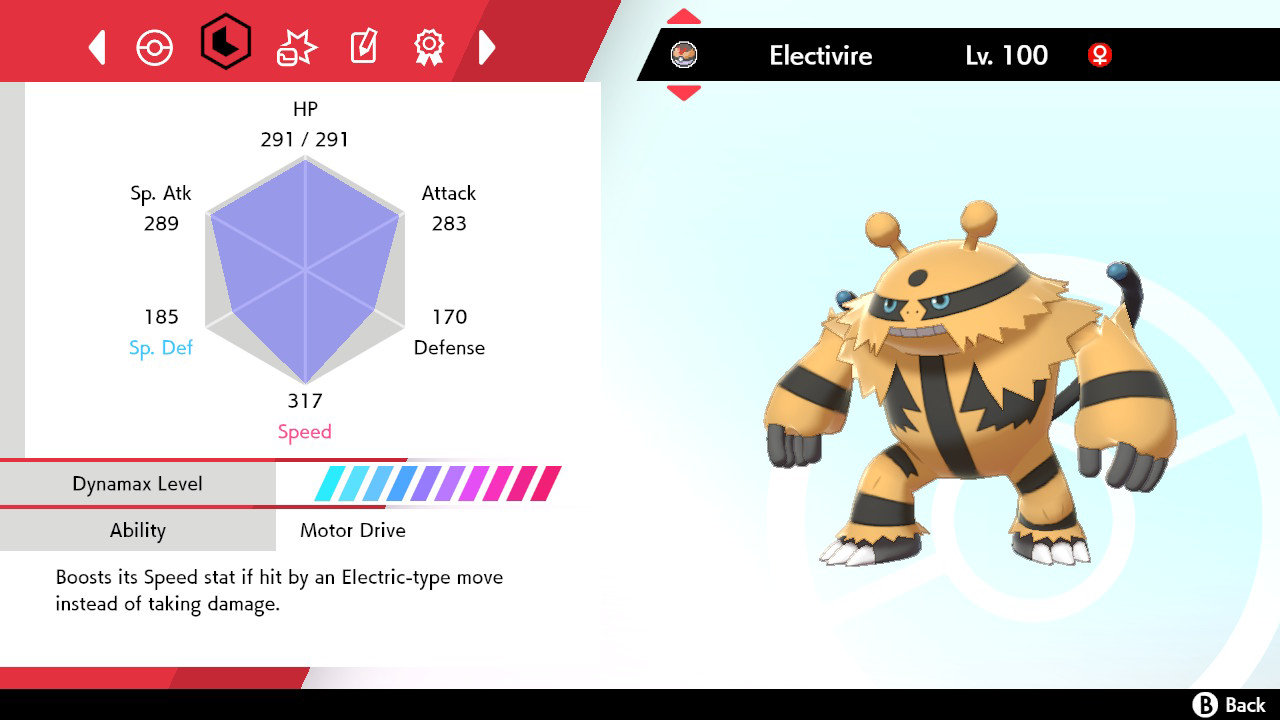Select the memo notepad icon
1280x720 pixels.
362,45
